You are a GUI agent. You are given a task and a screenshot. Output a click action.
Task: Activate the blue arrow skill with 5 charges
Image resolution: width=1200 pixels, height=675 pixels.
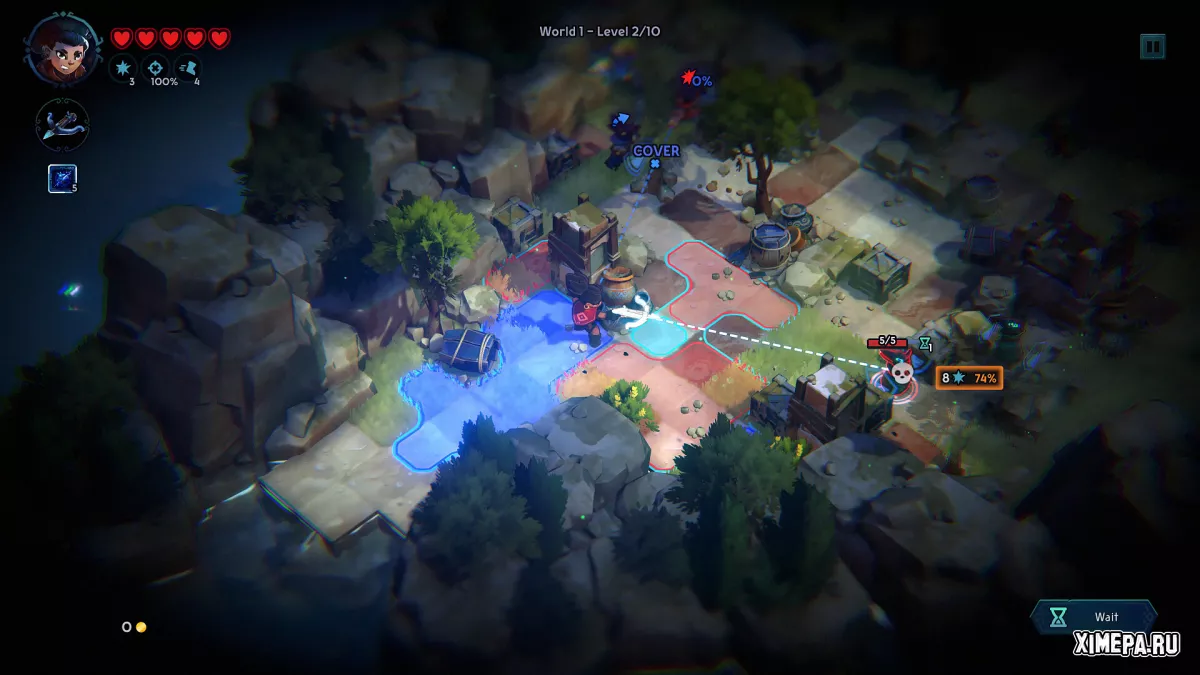pos(62,178)
